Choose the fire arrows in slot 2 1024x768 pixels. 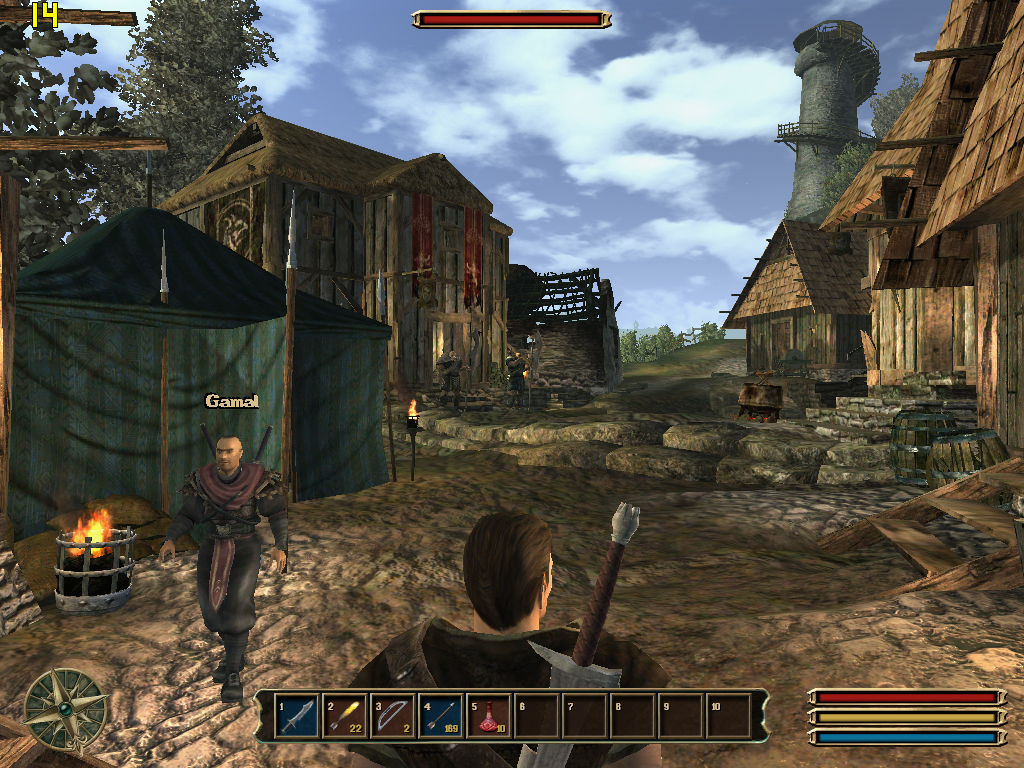(345, 716)
